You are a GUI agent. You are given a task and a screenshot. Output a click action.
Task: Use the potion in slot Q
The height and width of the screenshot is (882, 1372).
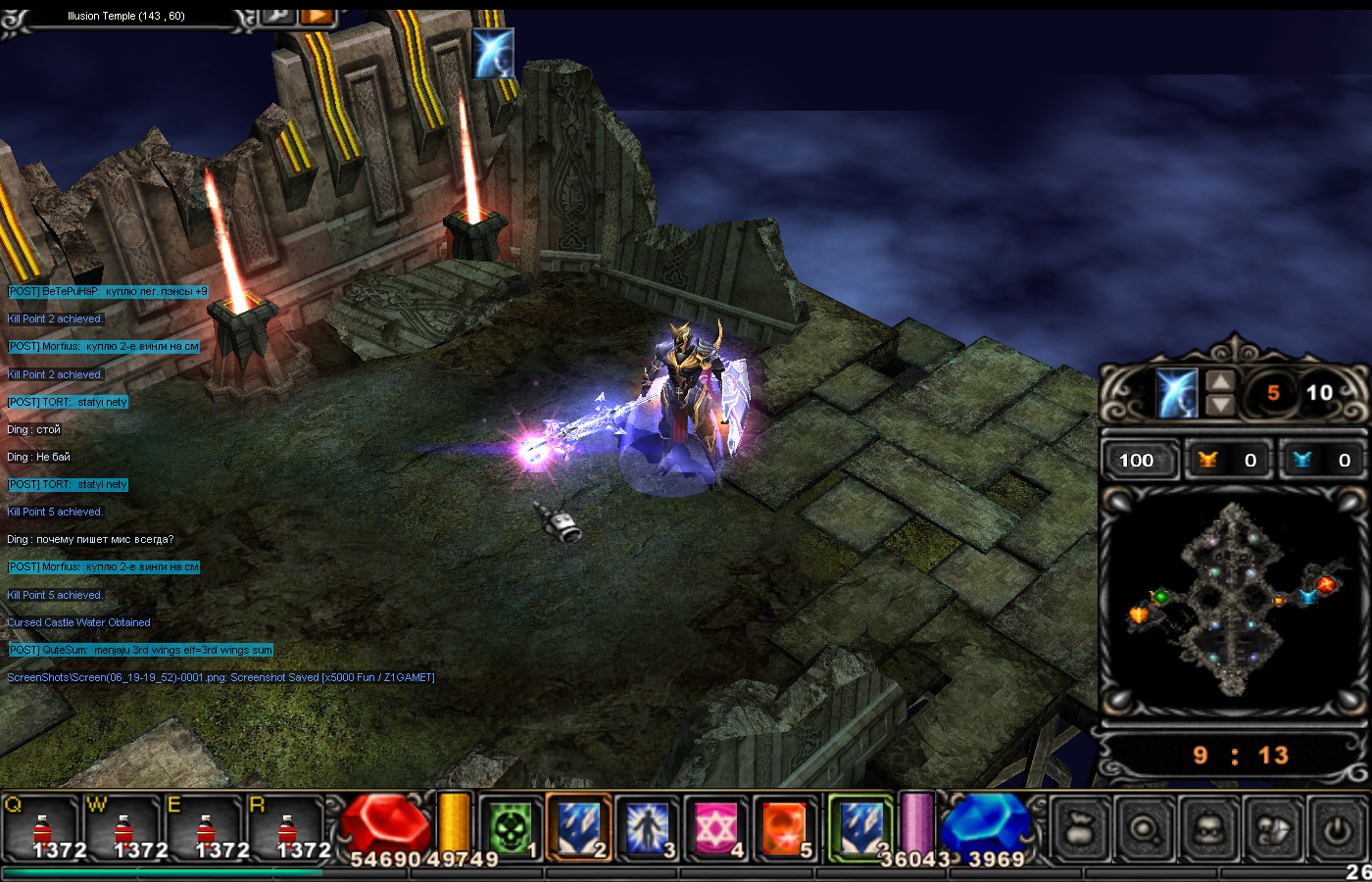click(x=41, y=828)
